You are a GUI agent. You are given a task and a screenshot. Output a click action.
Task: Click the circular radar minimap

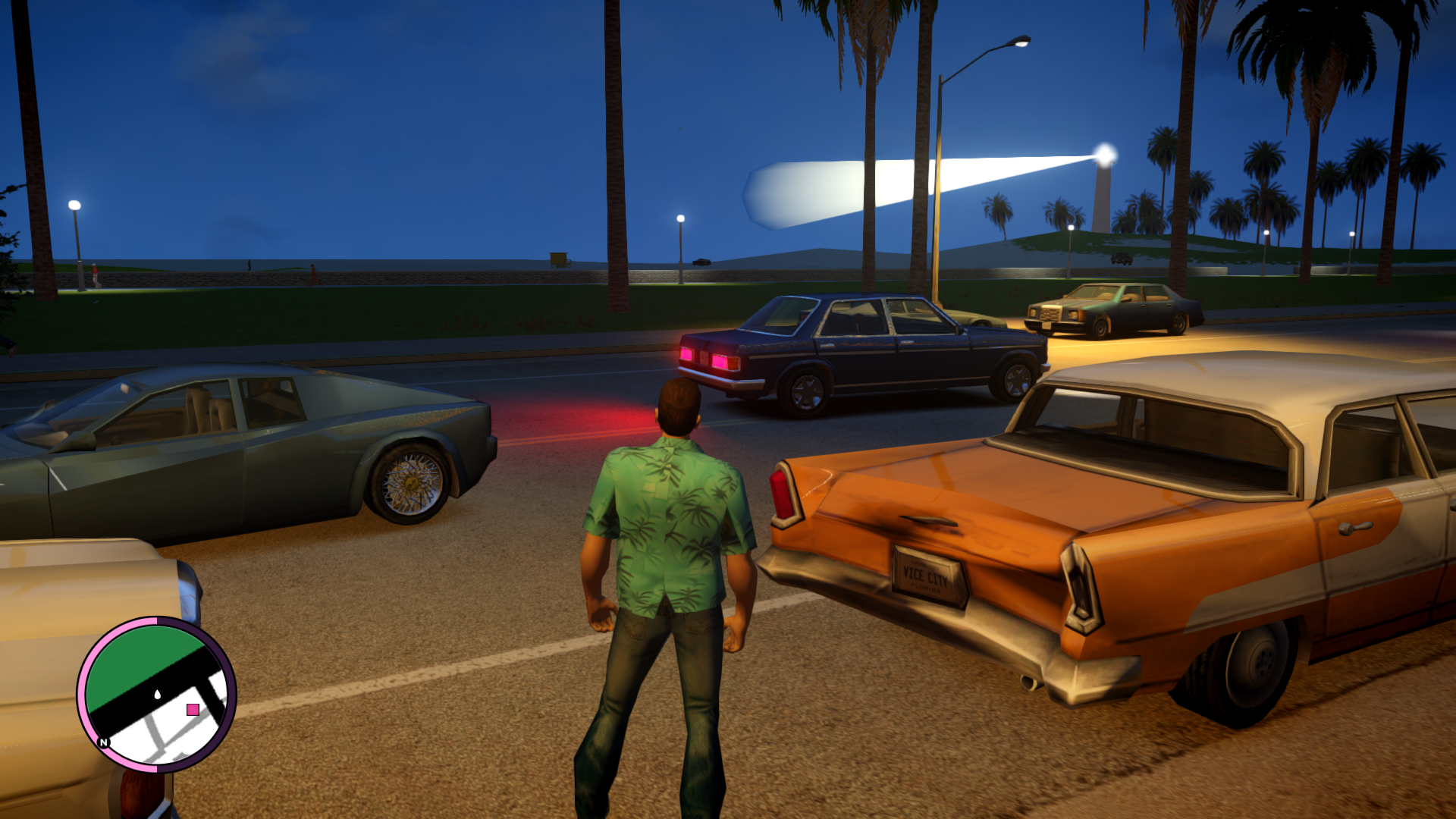pyautogui.click(x=156, y=694)
